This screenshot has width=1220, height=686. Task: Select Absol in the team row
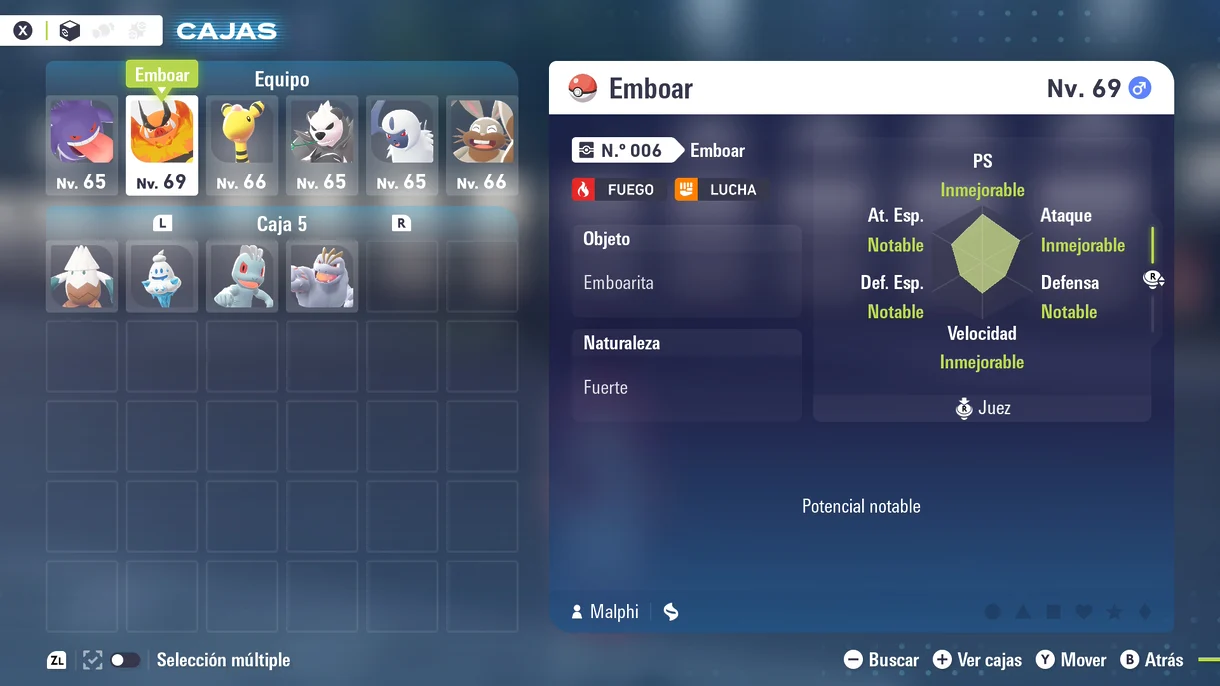402,145
